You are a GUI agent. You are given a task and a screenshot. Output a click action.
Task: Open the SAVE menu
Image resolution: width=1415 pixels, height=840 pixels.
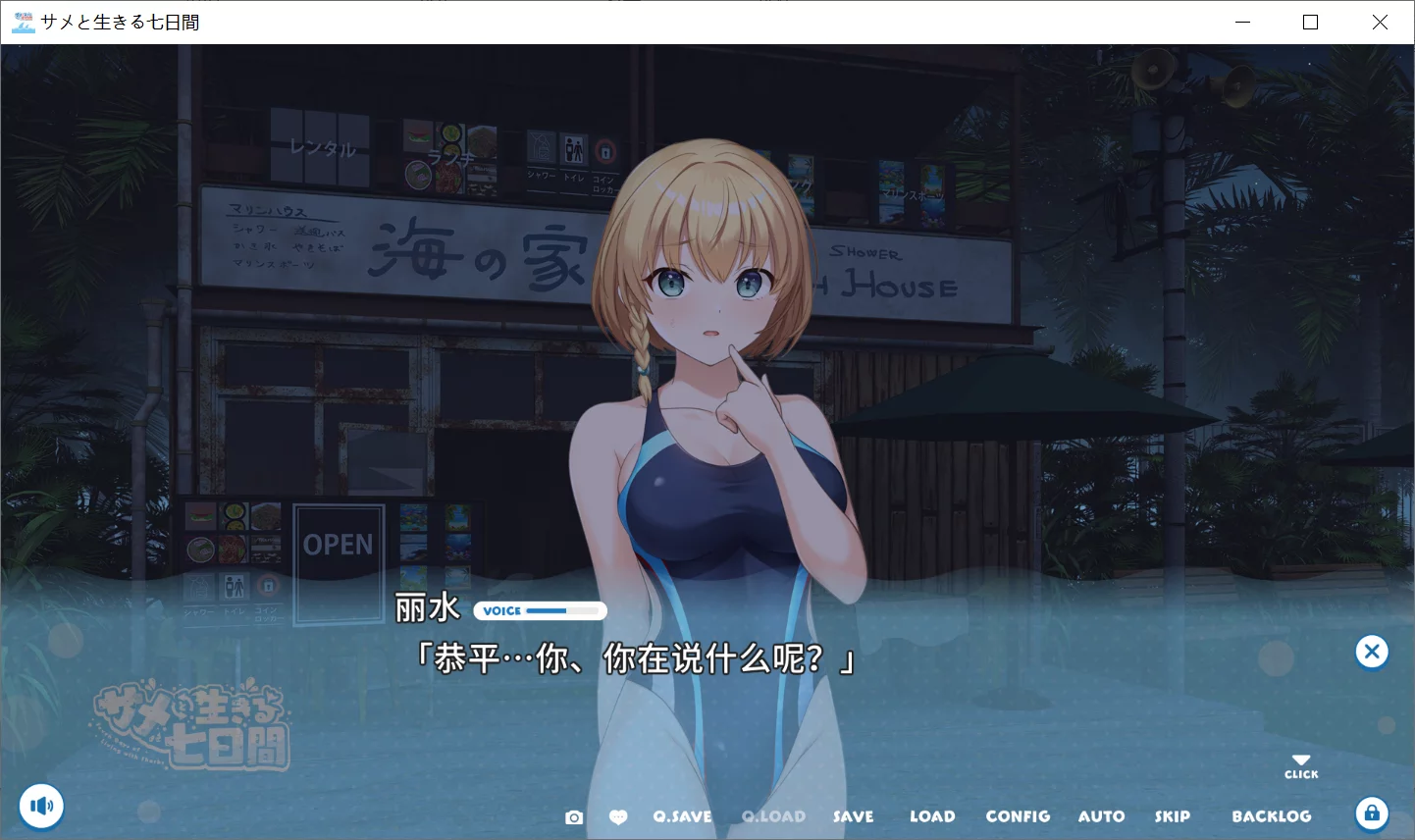[853, 815]
